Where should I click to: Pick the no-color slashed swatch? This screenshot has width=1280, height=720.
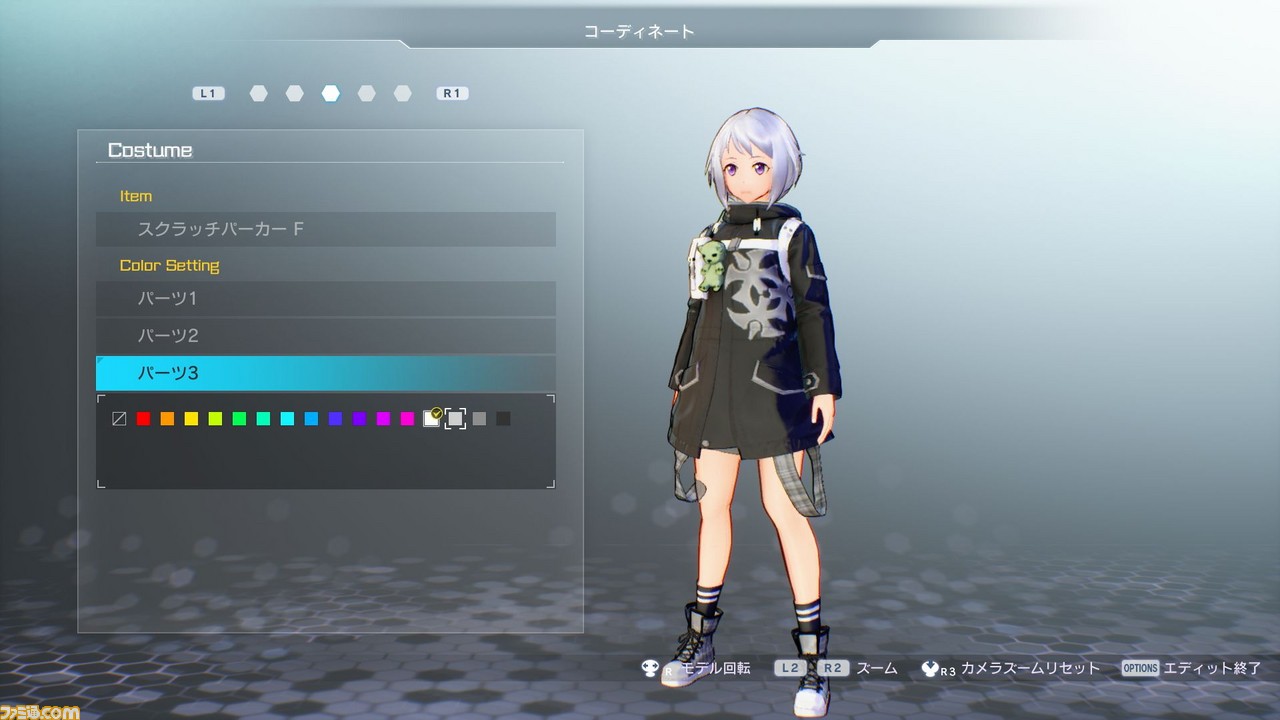(119, 419)
